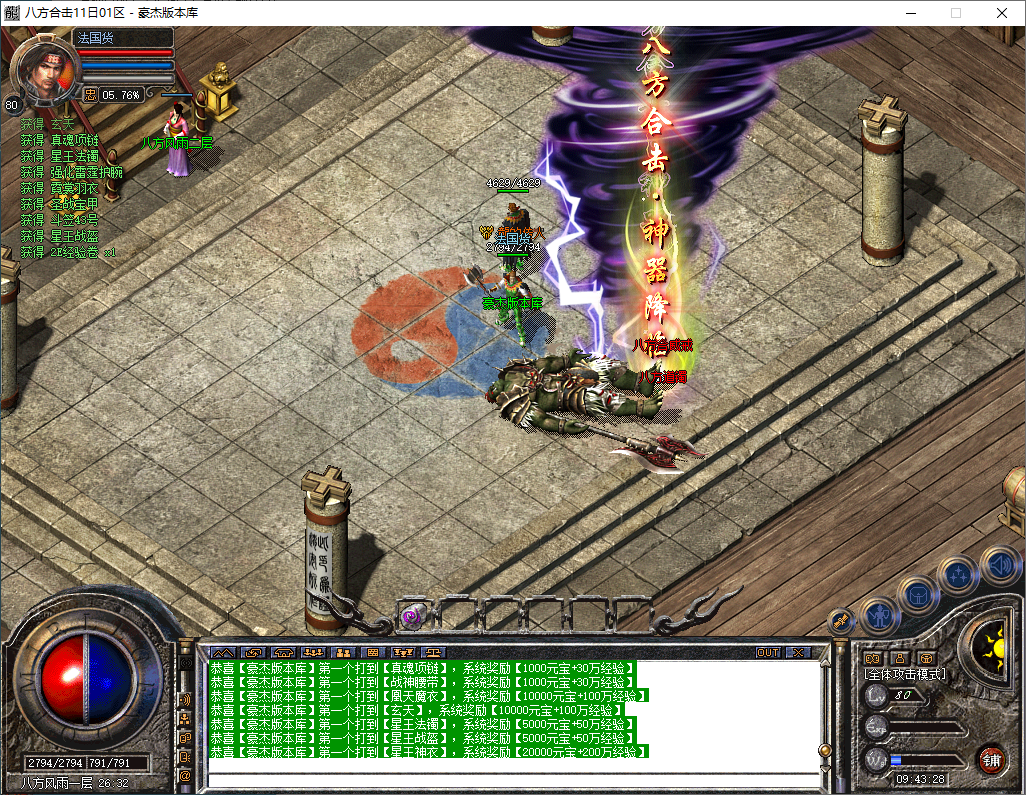Screen dimensions: 1026x795
Task: Click the 忠 loyalty icon under portrait
Action: (90, 95)
